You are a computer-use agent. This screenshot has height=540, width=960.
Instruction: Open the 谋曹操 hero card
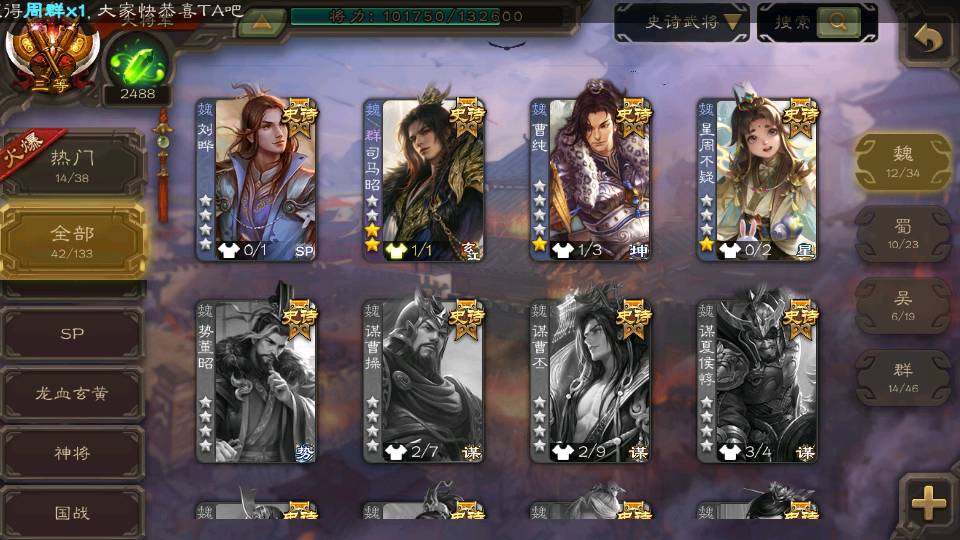click(424, 381)
